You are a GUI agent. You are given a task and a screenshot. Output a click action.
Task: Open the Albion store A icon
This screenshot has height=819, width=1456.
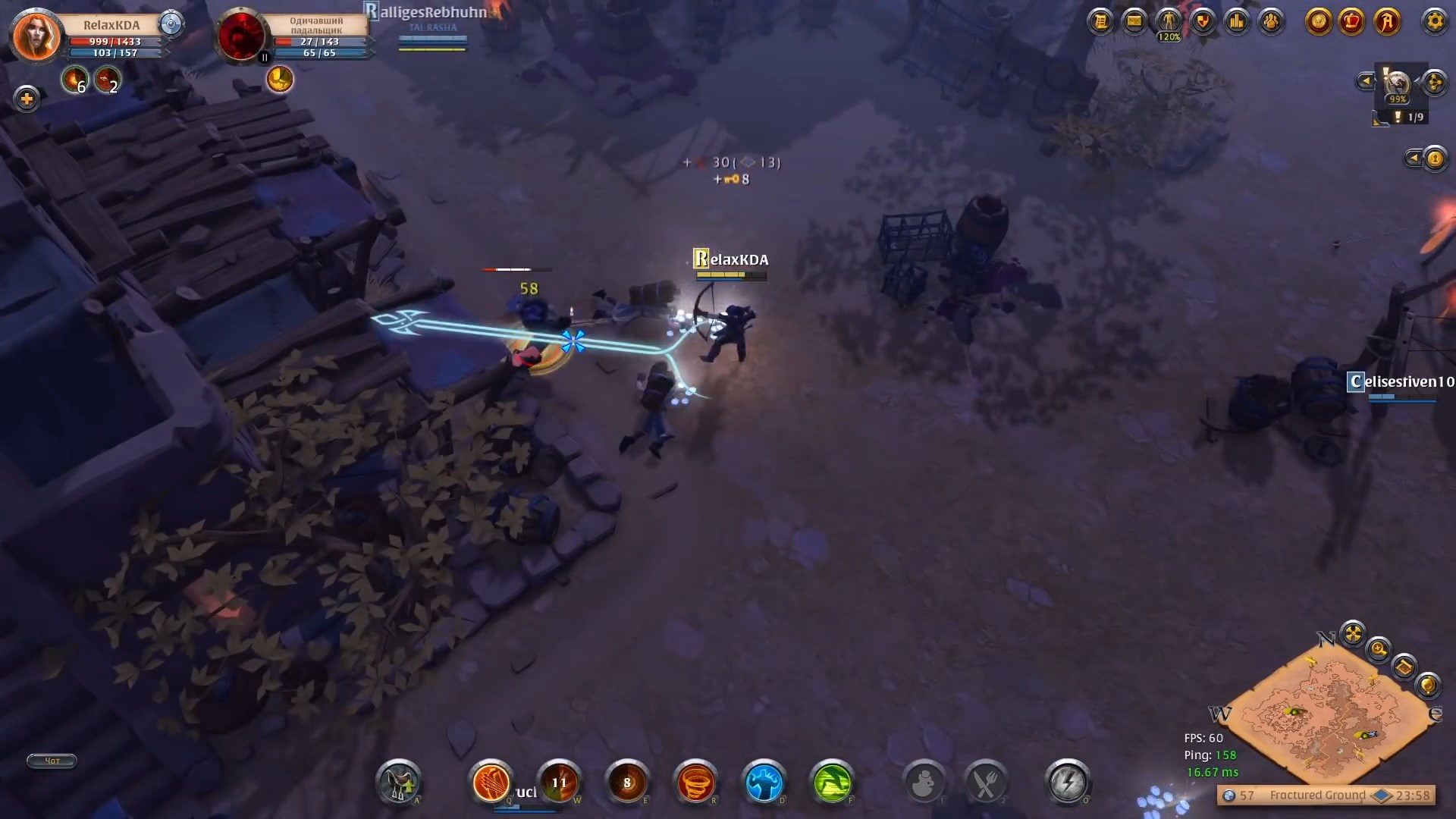click(1386, 21)
